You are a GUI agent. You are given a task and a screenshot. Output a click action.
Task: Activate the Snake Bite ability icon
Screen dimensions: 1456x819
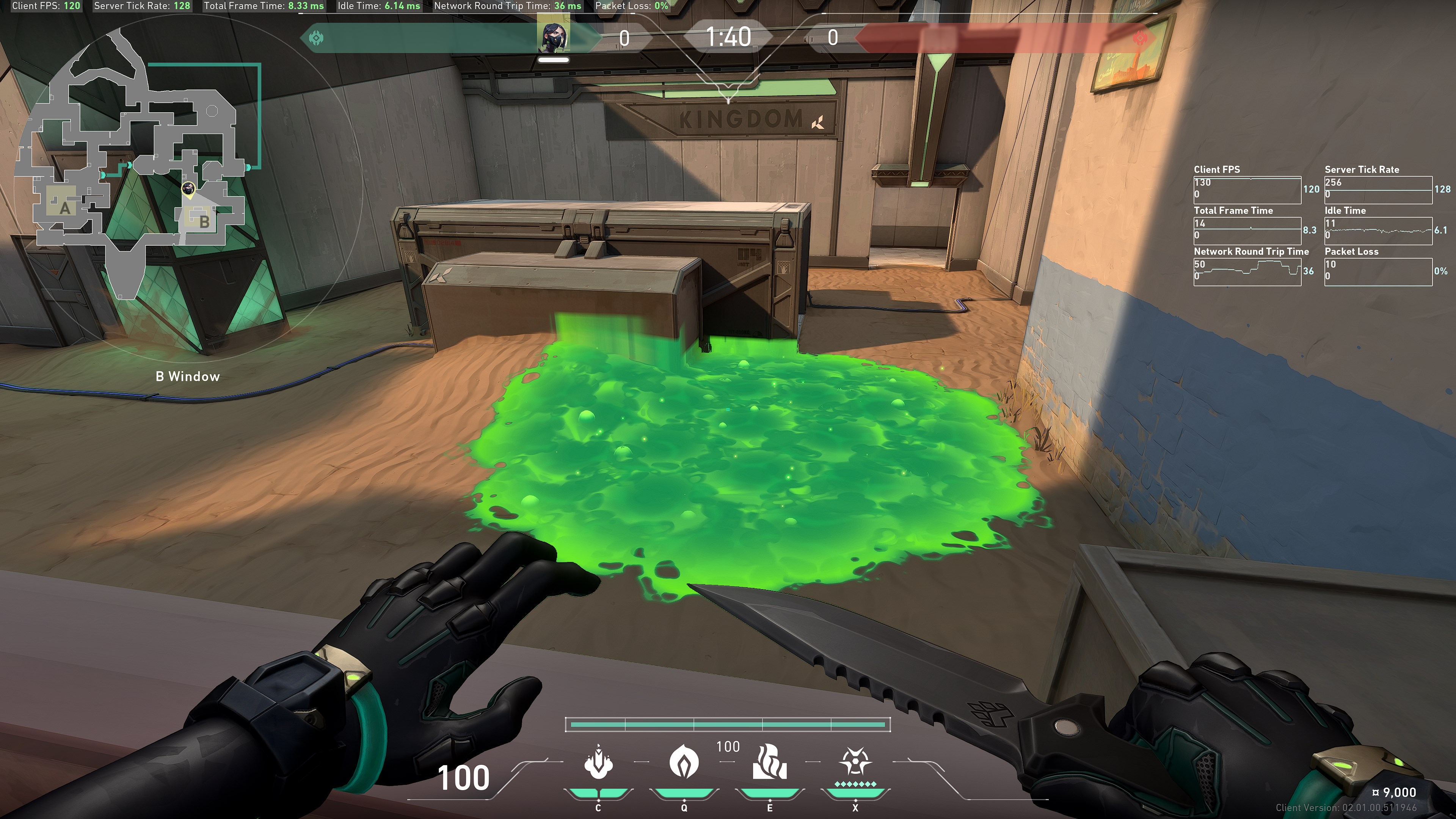pyautogui.click(x=598, y=761)
